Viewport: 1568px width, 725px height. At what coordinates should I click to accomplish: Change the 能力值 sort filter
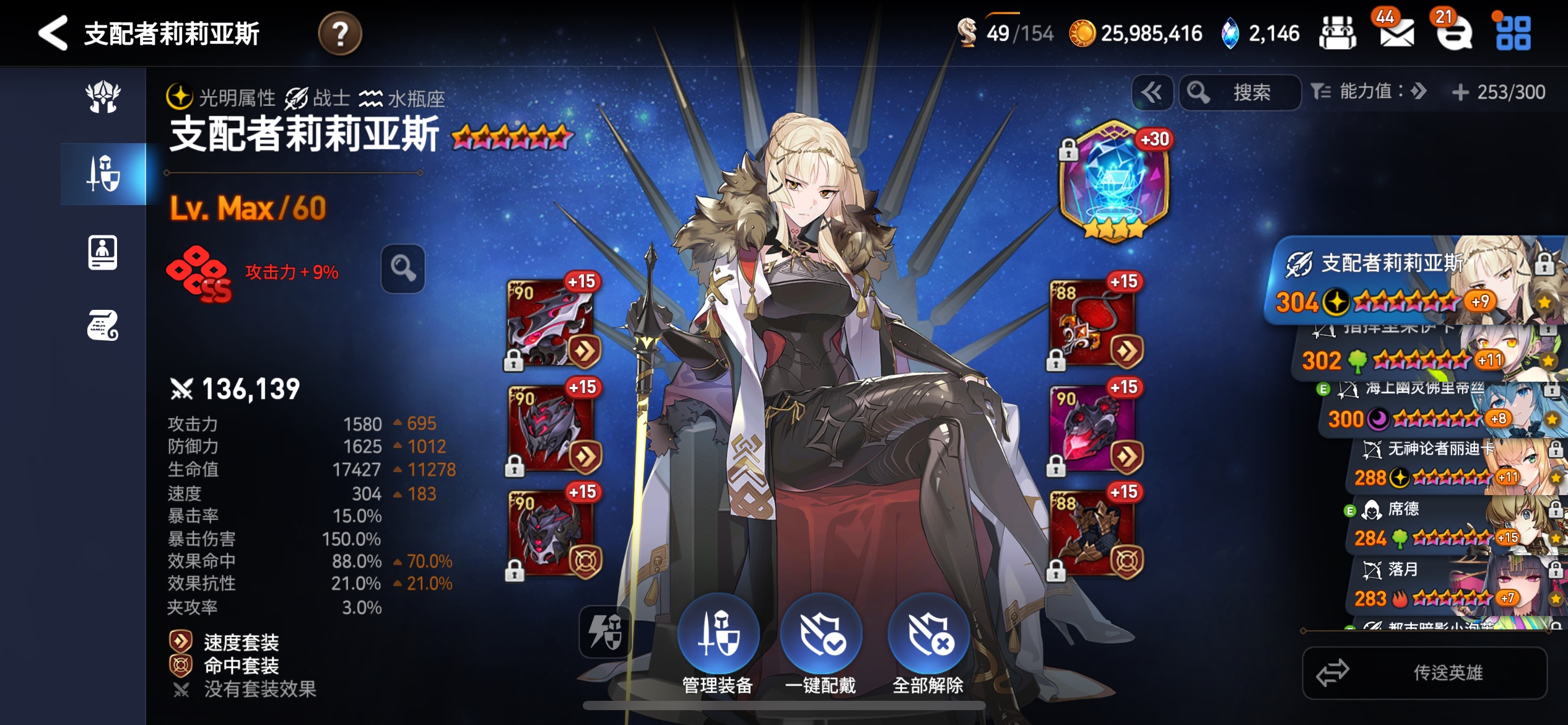(1369, 92)
